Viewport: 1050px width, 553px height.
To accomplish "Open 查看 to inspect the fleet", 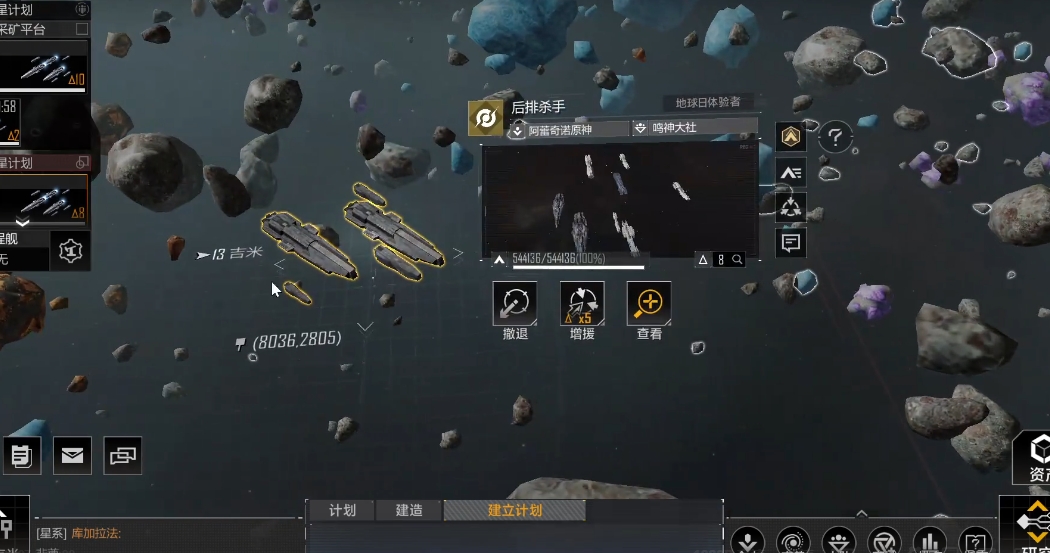I will 649,304.
